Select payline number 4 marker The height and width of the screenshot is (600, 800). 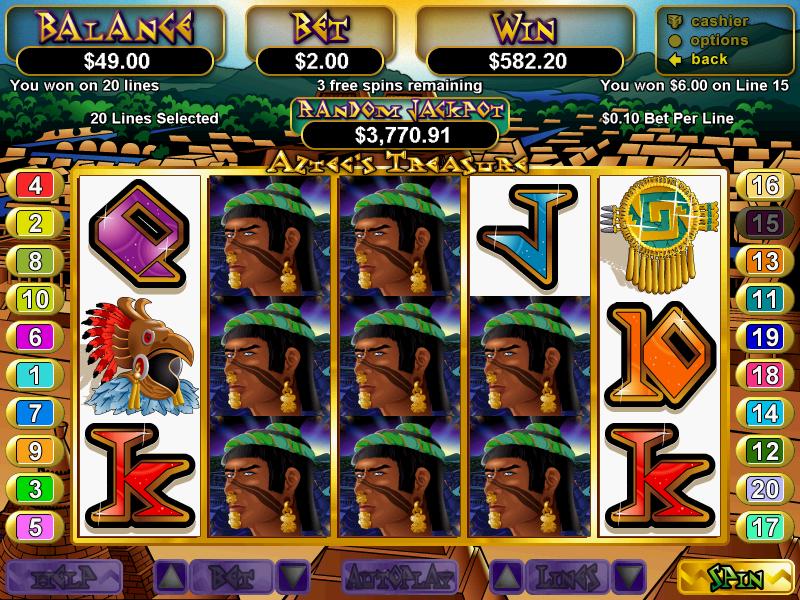point(35,185)
